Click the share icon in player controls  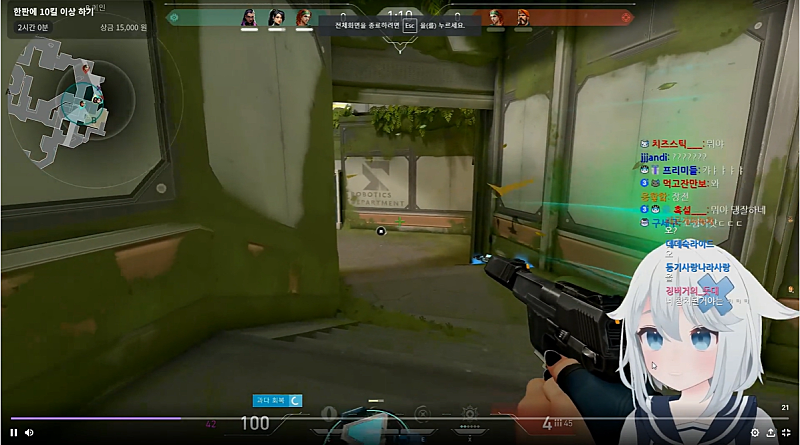(x=770, y=433)
